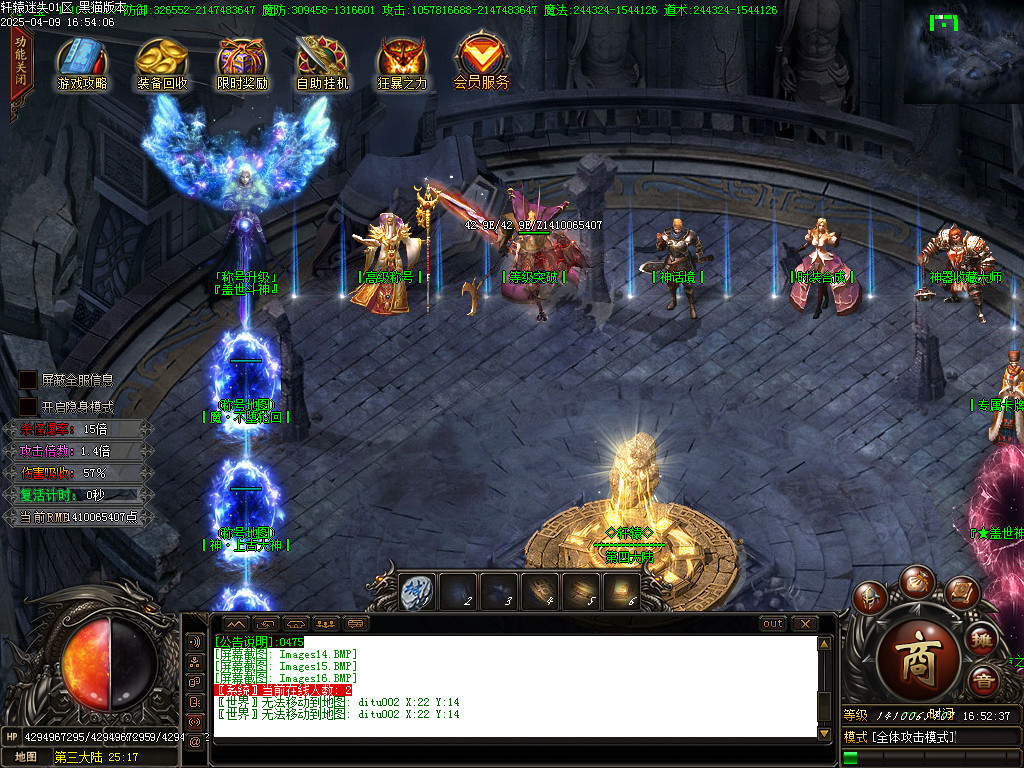Select the first hotbar slot with the rune stone
1024x768 pixels.
416,592
